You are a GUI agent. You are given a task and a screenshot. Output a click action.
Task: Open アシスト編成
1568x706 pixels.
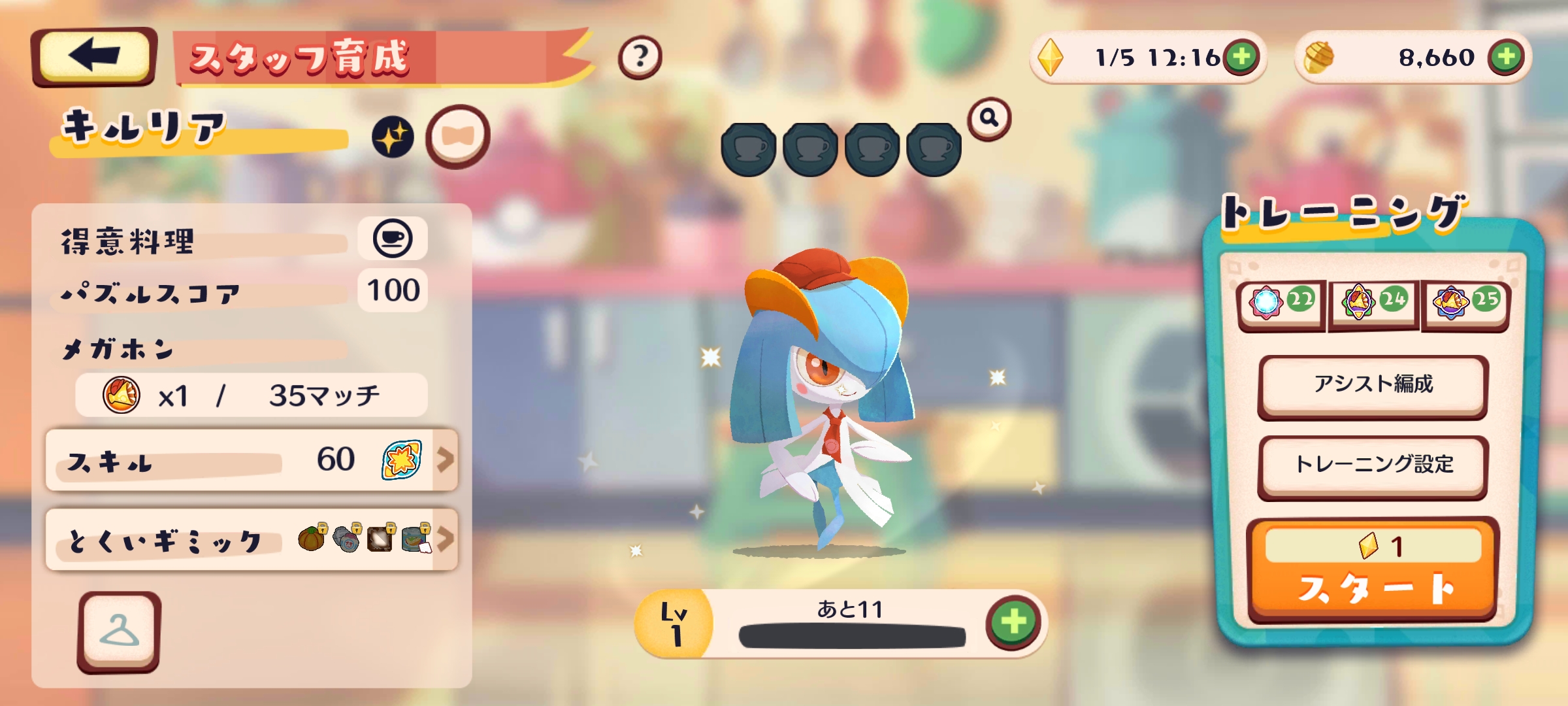[x=1373, y=384]
